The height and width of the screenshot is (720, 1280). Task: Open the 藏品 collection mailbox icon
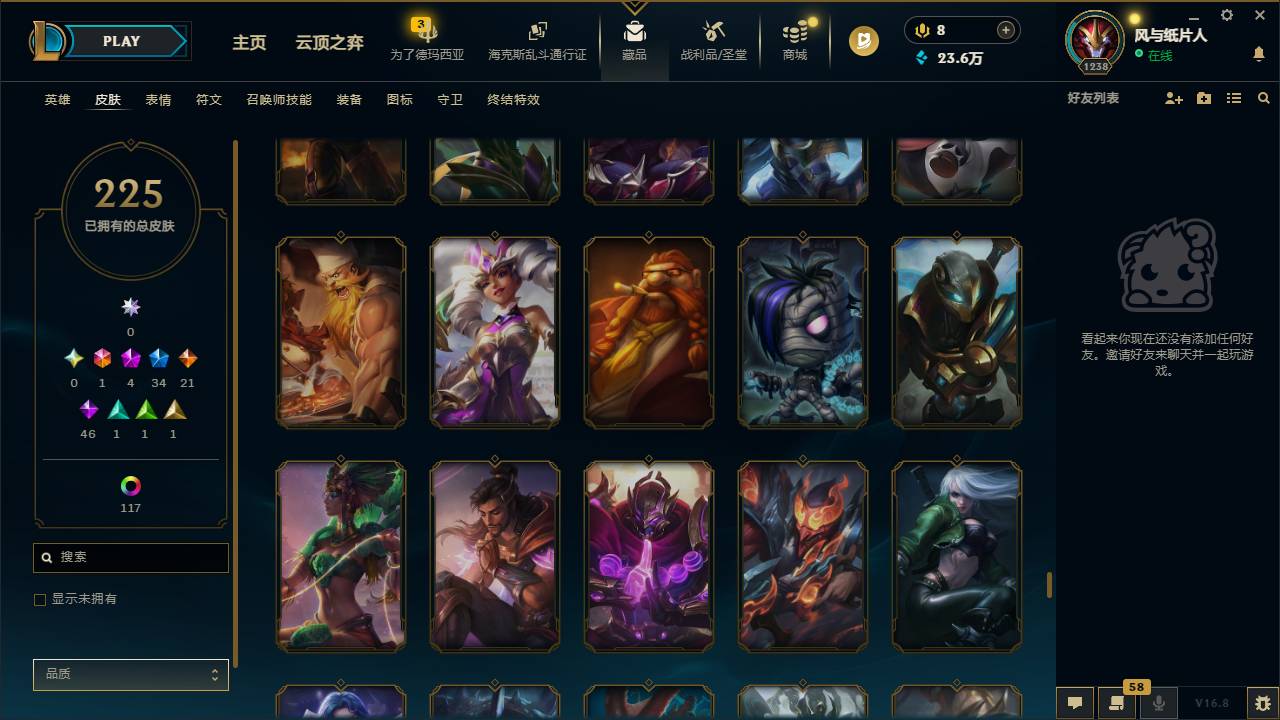[634, 31]
